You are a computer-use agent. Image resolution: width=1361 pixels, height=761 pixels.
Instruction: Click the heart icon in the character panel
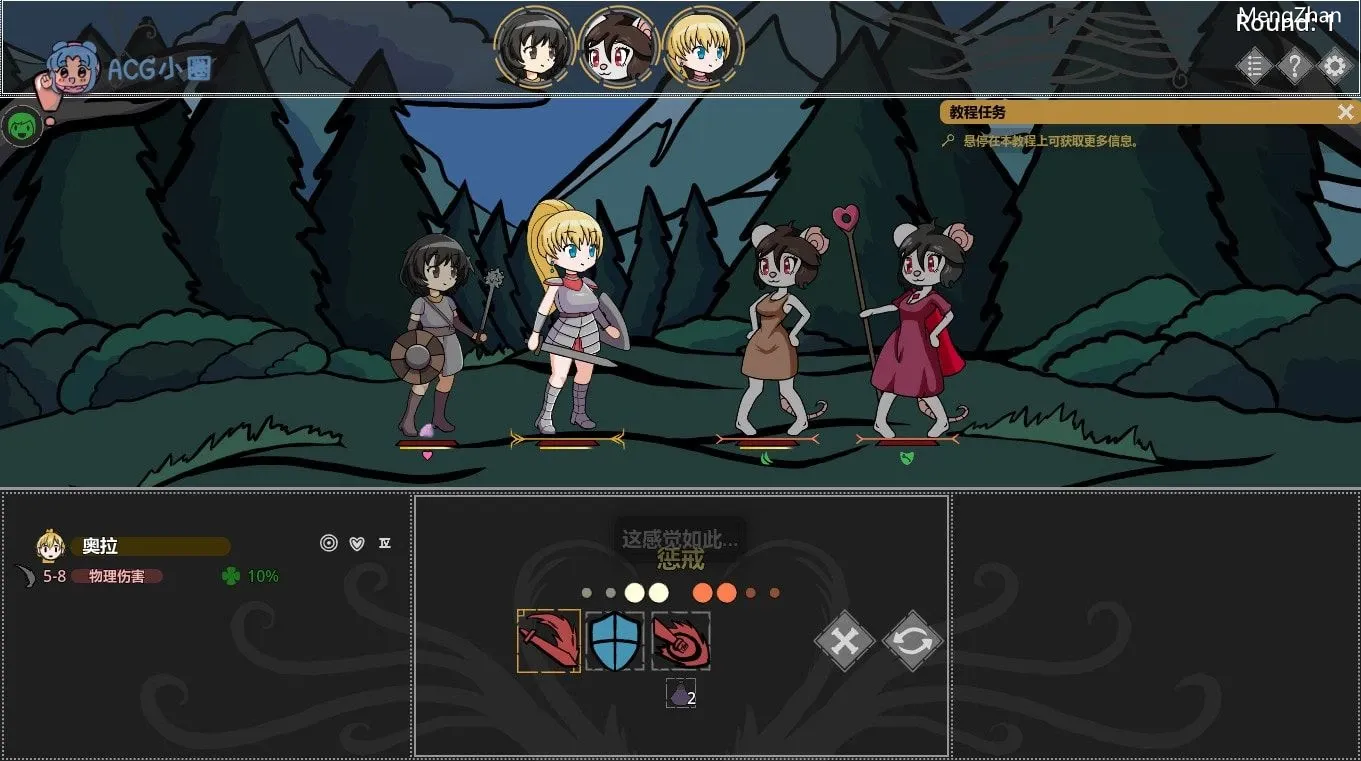[x=355, y=543]
